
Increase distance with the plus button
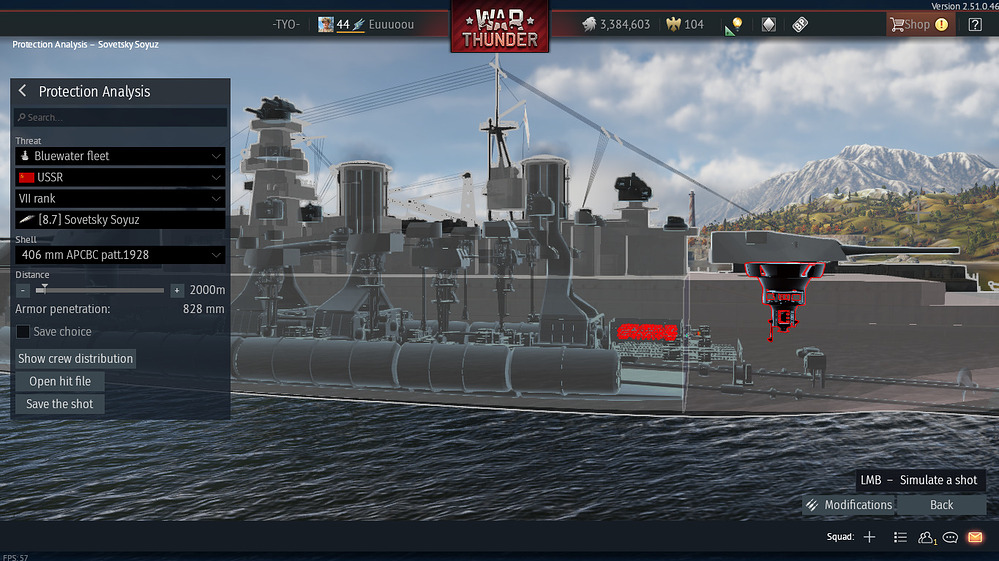pyautogui.click(x=177, y=290)
